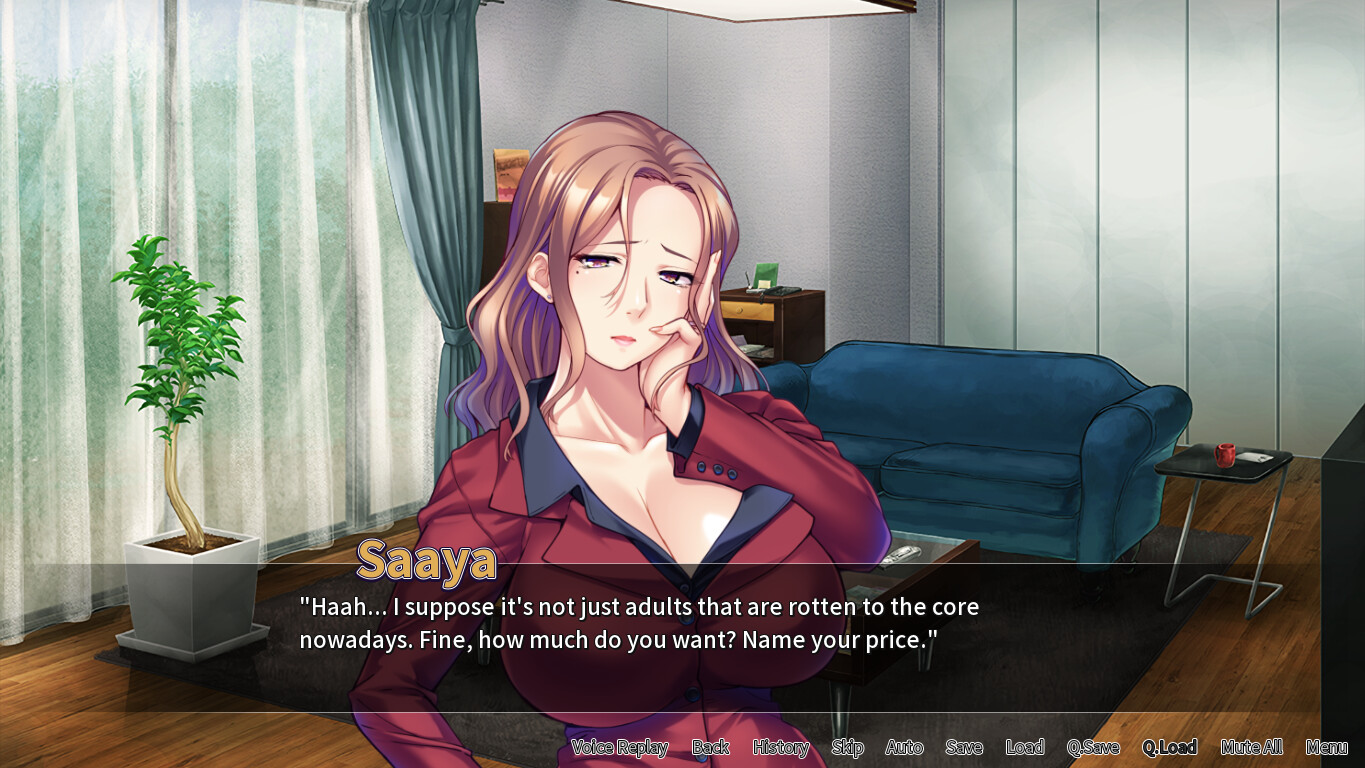Viewport: 1365px width, 768px height.
Task: Go back using the Back button
Action: [710, 747]
